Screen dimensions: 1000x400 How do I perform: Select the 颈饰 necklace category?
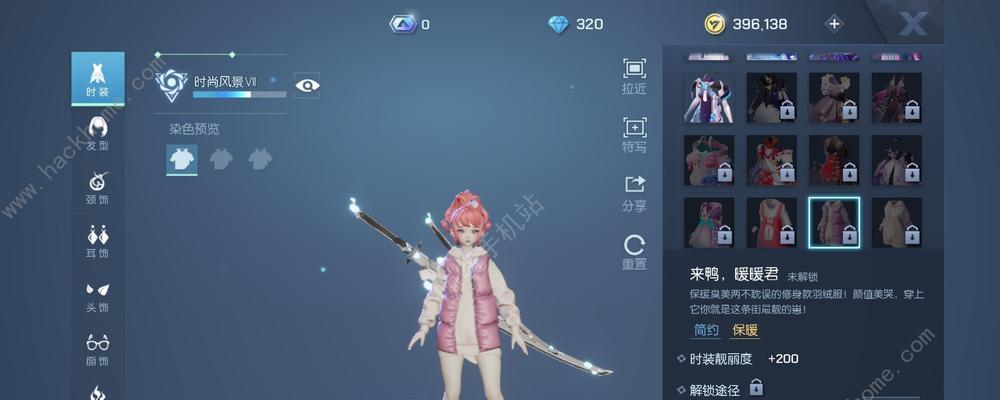(x=97, y=187)
